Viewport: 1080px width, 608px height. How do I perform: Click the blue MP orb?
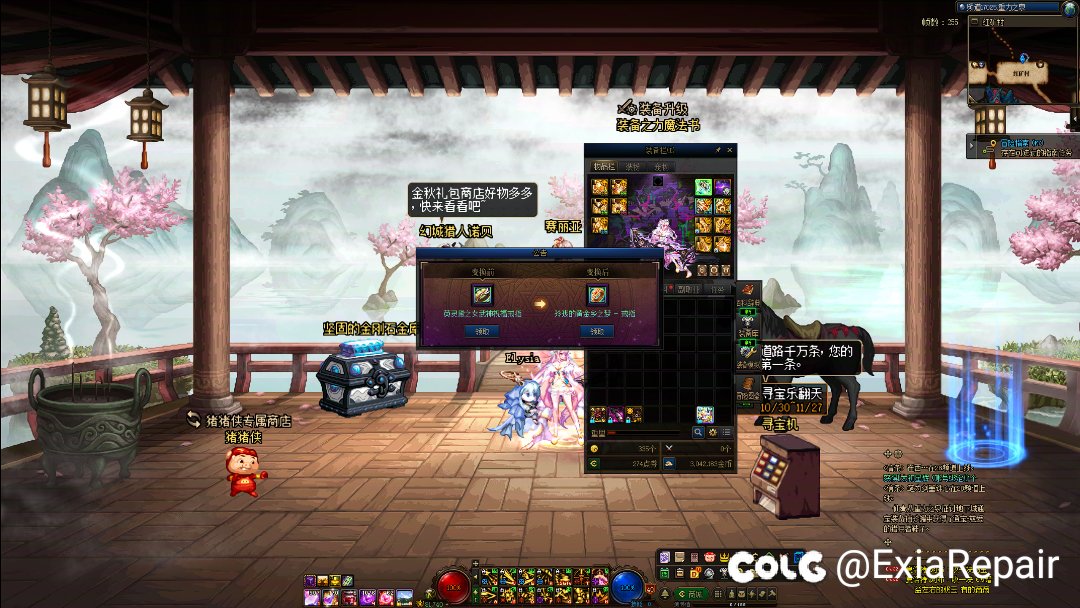[626, 587]
